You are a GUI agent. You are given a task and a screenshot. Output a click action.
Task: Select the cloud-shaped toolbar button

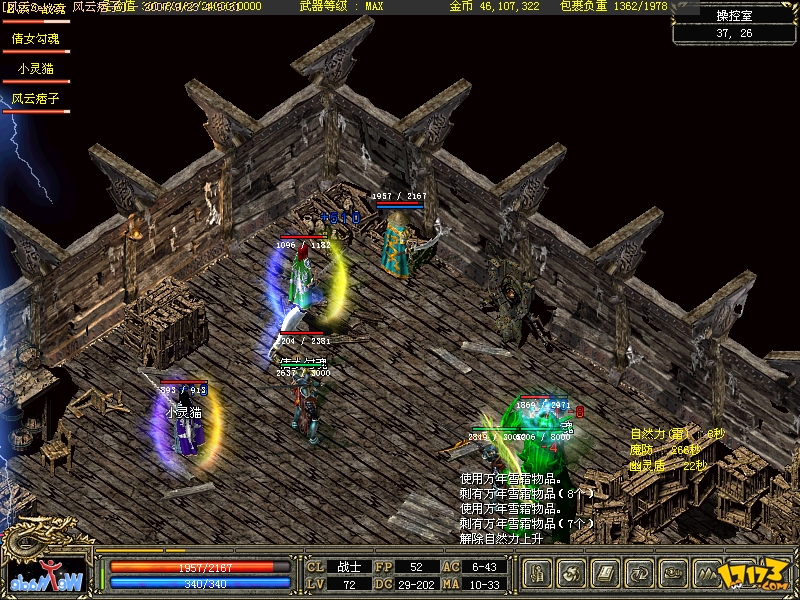pyautogui.click(x=674, y=574)
